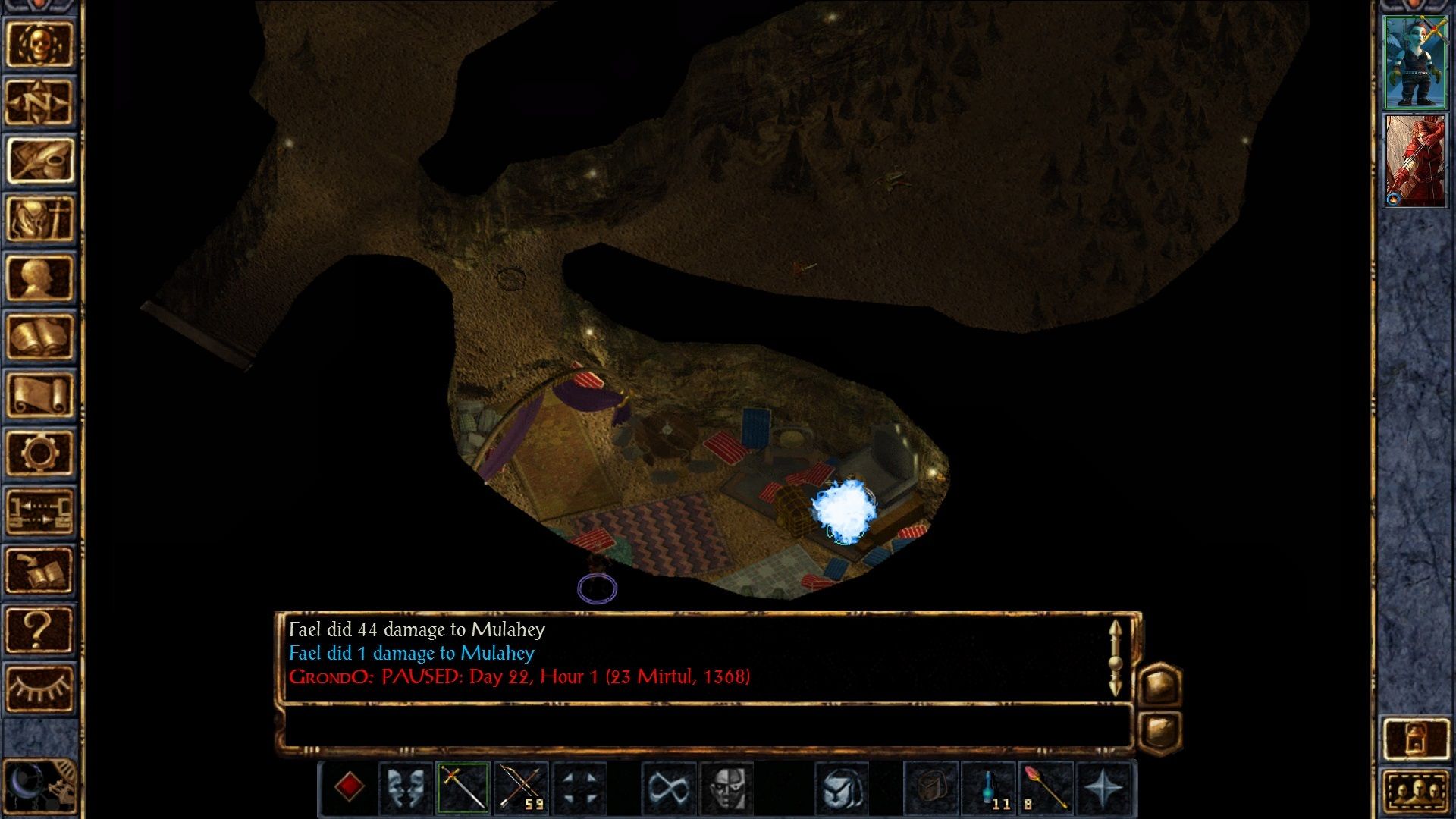
Task: Open the area map via compass icon
Action: pos(39,102)
